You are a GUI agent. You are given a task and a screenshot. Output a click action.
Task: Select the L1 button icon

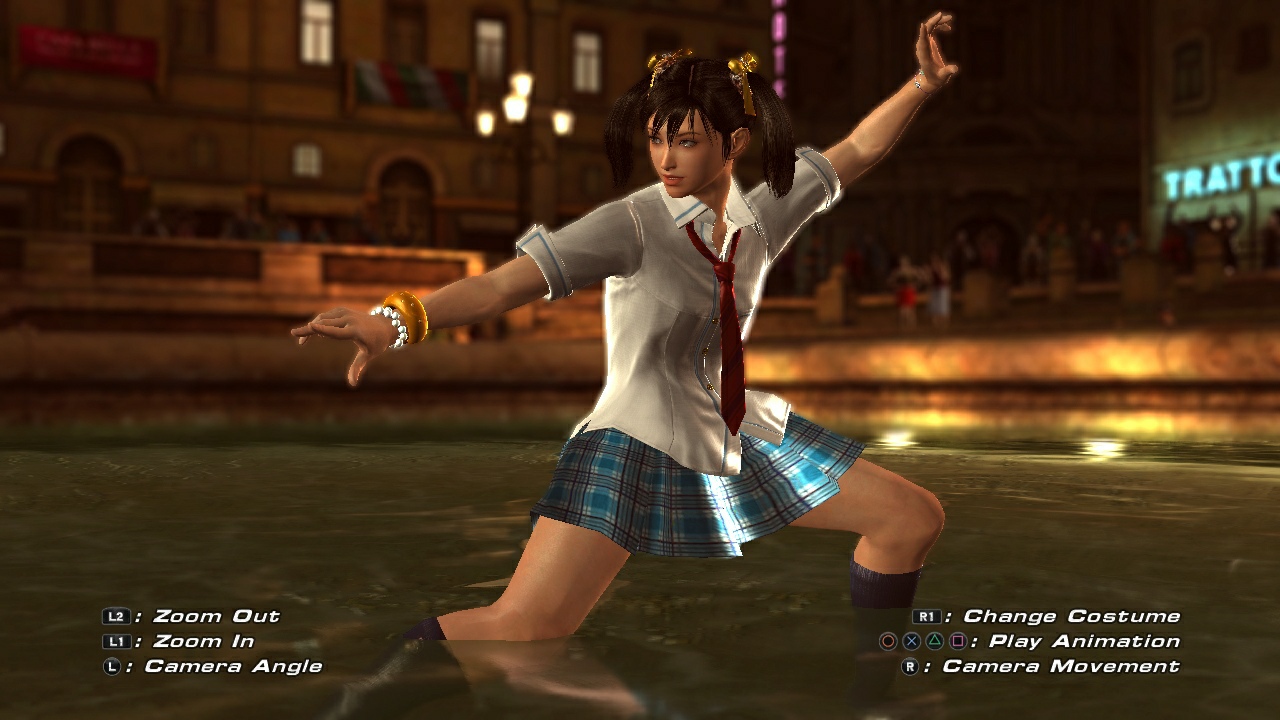point(116,641)
